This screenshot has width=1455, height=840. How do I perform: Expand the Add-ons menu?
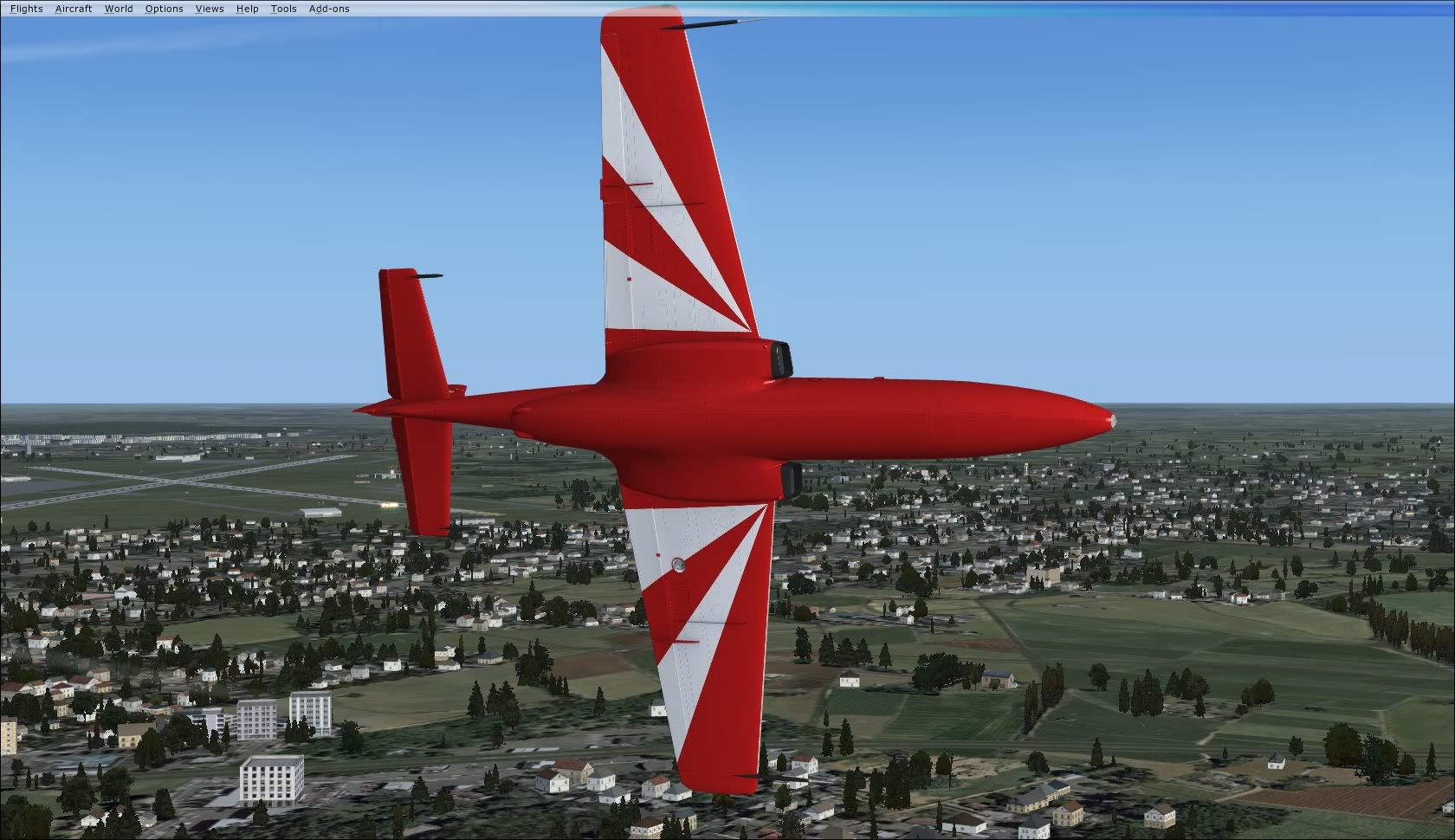point(329,9)
